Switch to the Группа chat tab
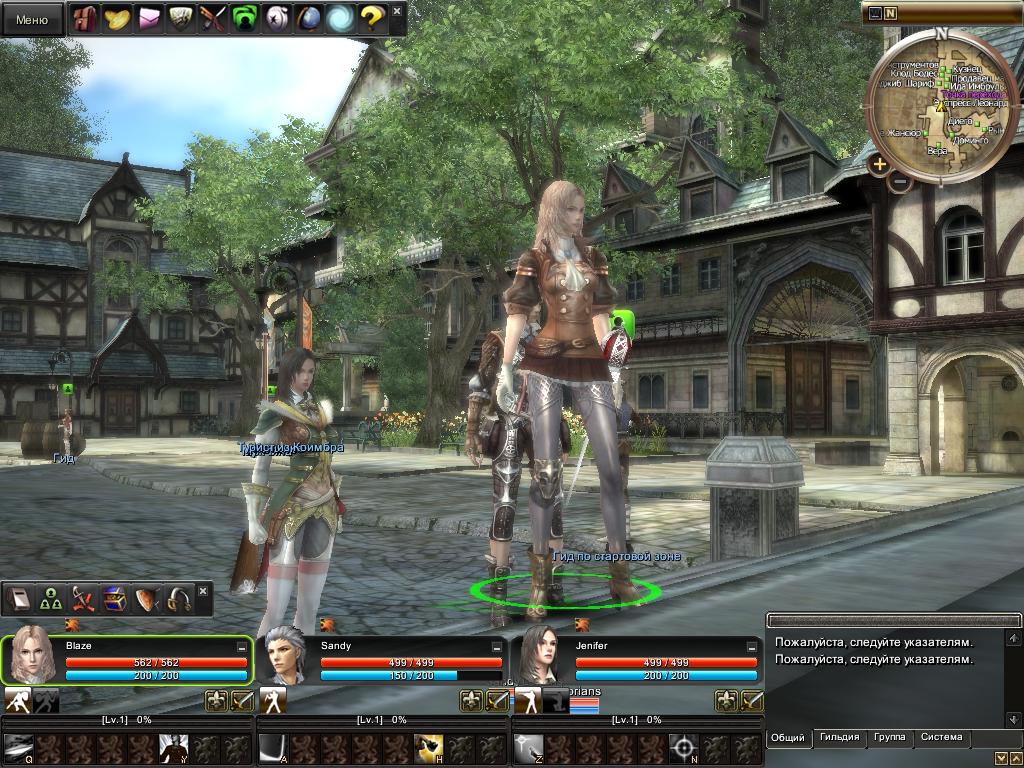This screenshot has height=768, width=1024. tap(889, 738)
